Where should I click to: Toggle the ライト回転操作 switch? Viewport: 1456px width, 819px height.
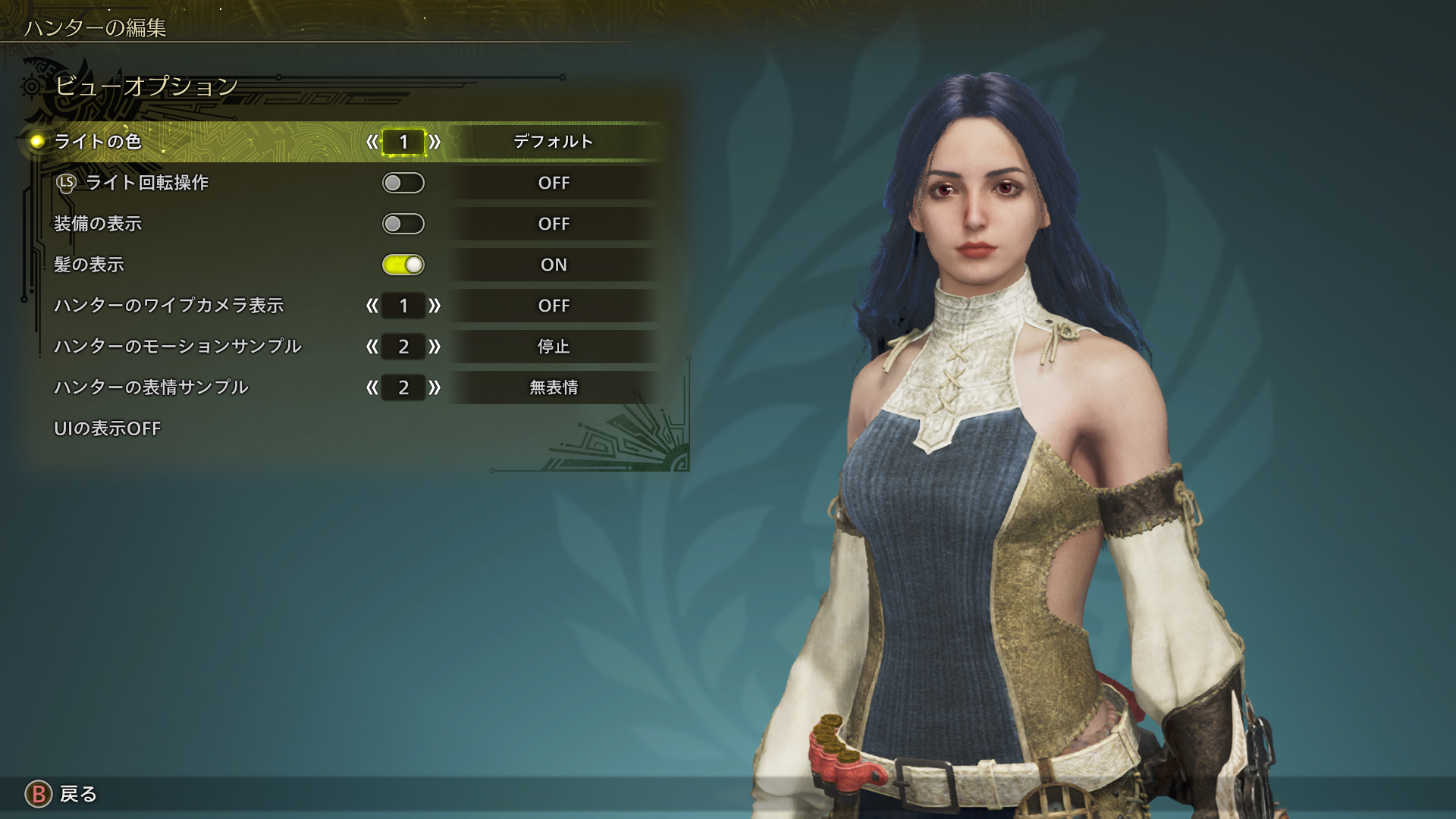pos(403,183)
